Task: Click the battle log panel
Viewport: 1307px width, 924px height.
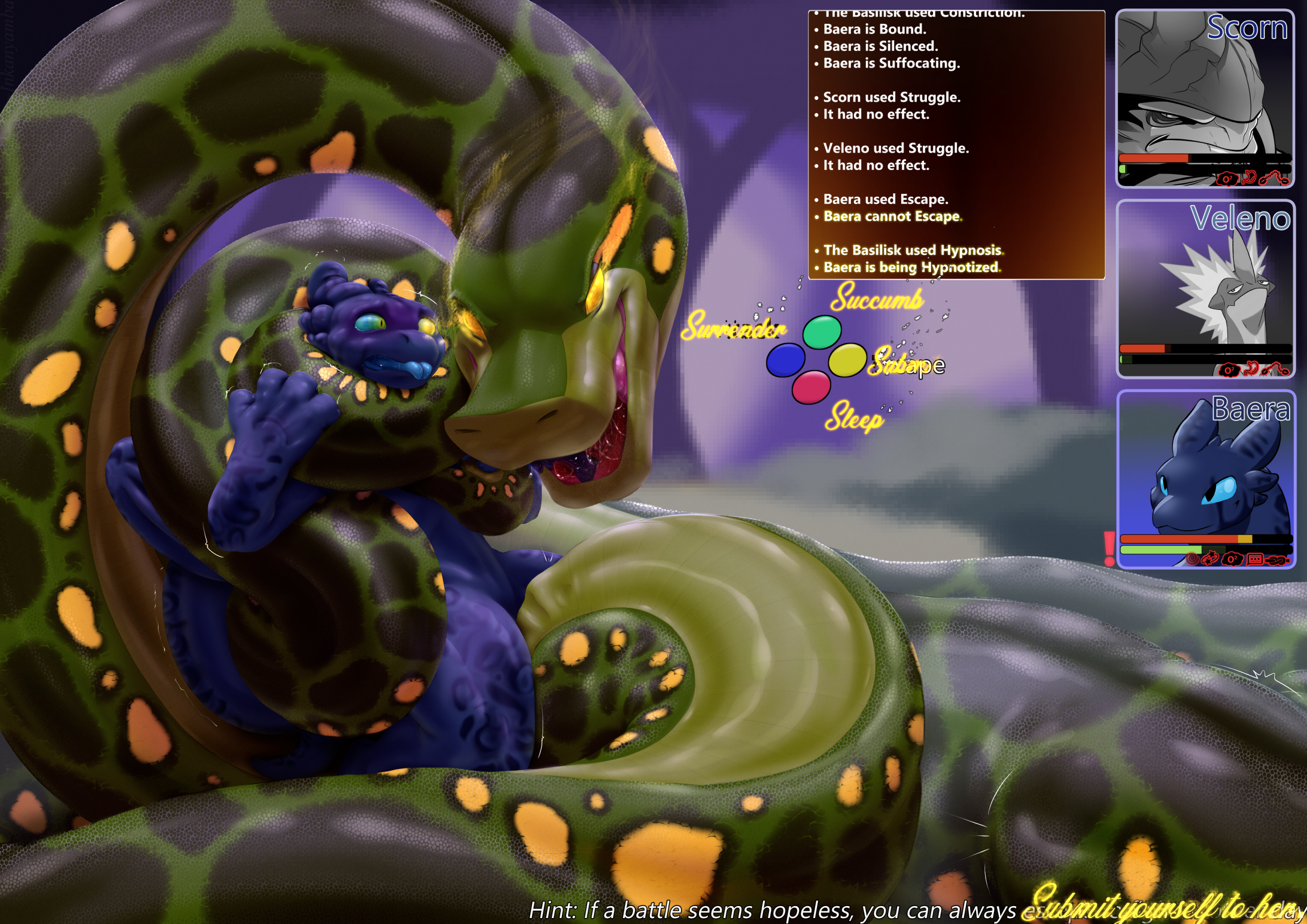Action: click(x=956, y=145)
